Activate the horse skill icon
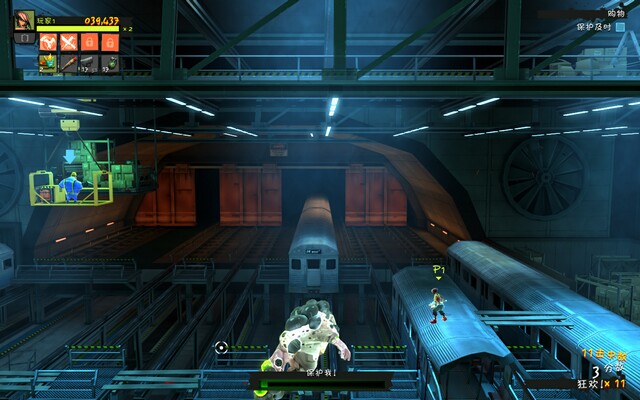Screen dimensions: 640x400 [47, 42]
